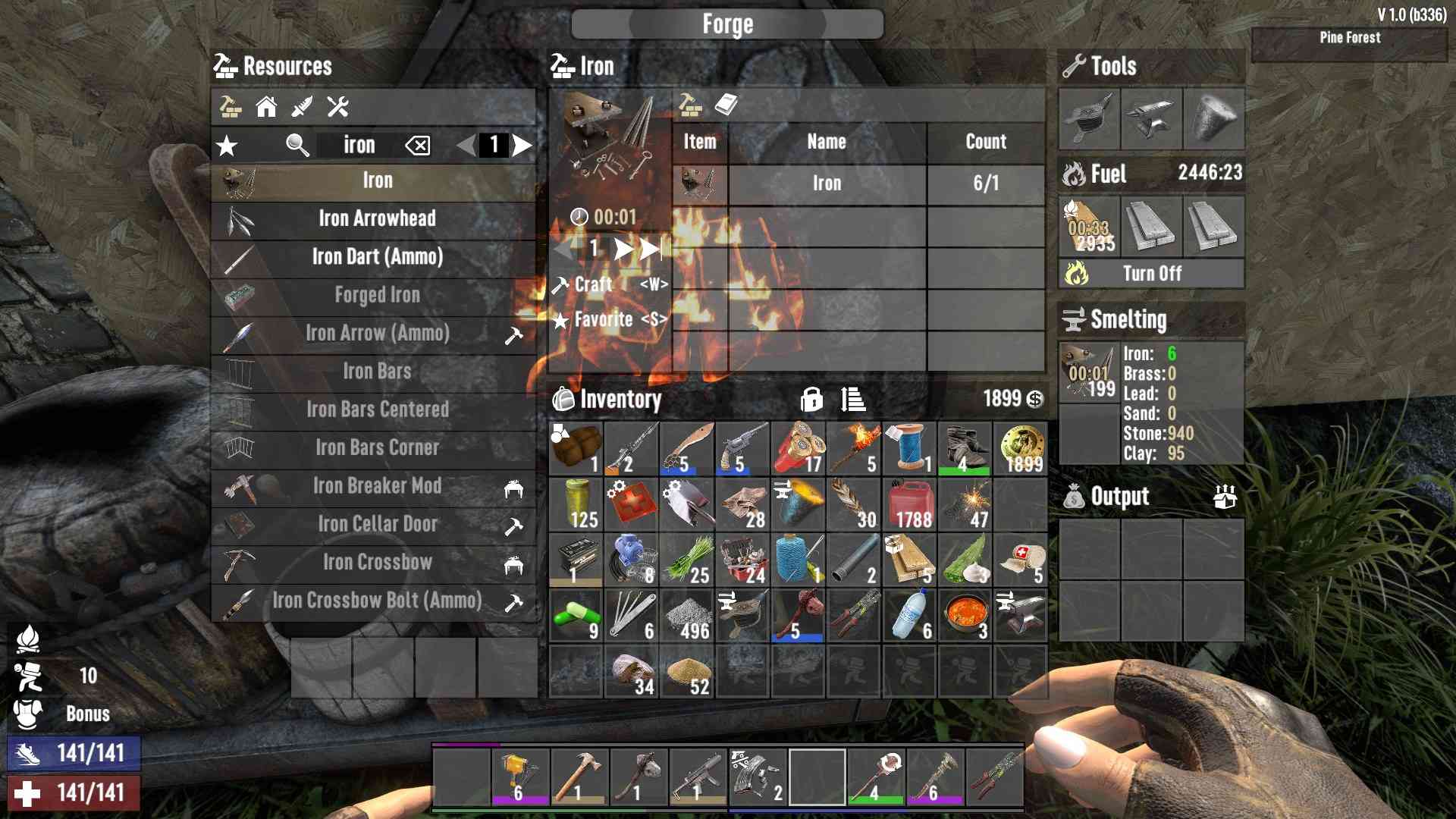Select the Iron Bars Corner recipe
Image resolution: width=1456 pixels, height=819 pixels.
tap(377, 448)
